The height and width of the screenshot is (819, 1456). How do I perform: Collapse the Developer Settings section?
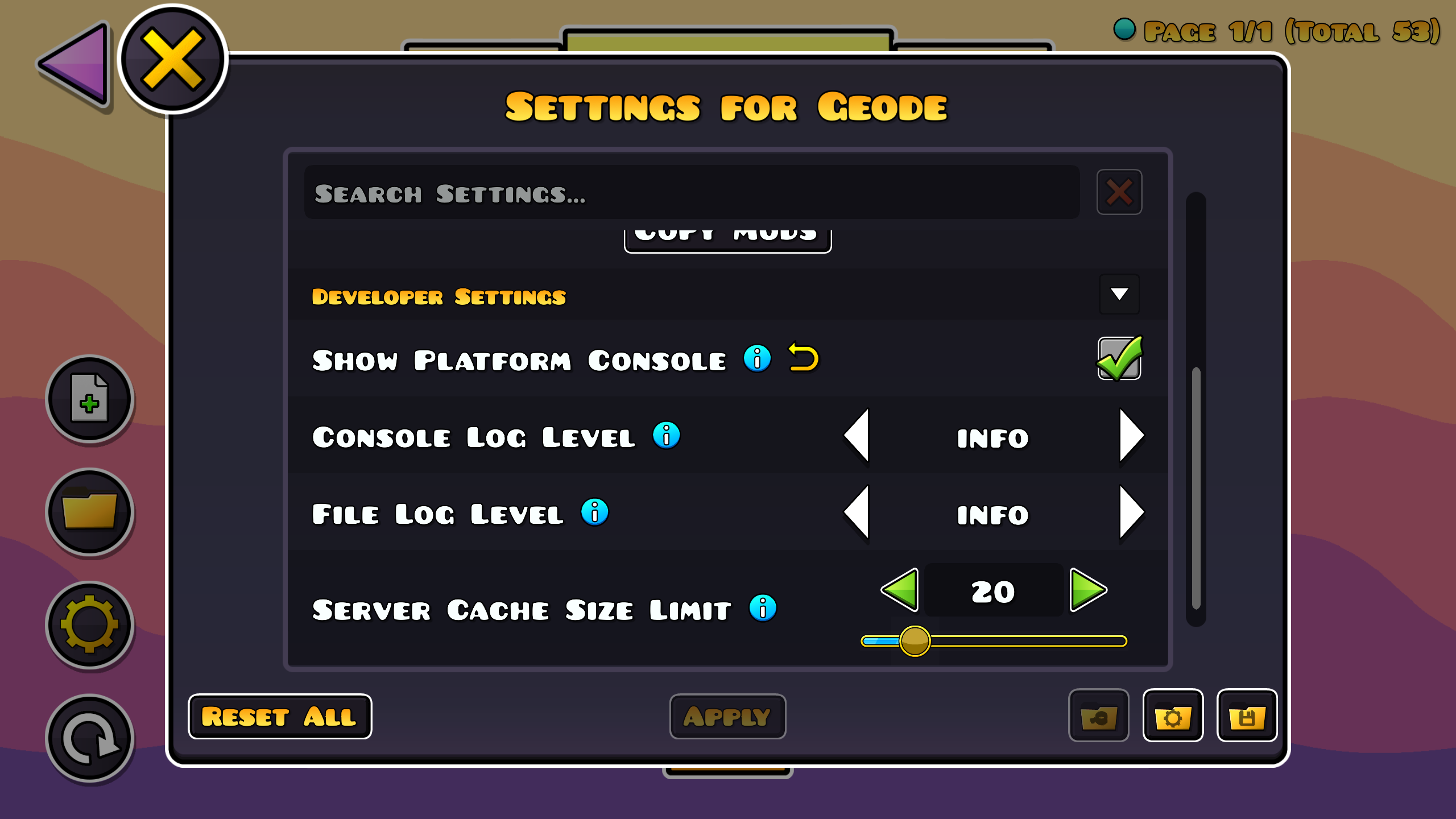tap(1119, 295)
